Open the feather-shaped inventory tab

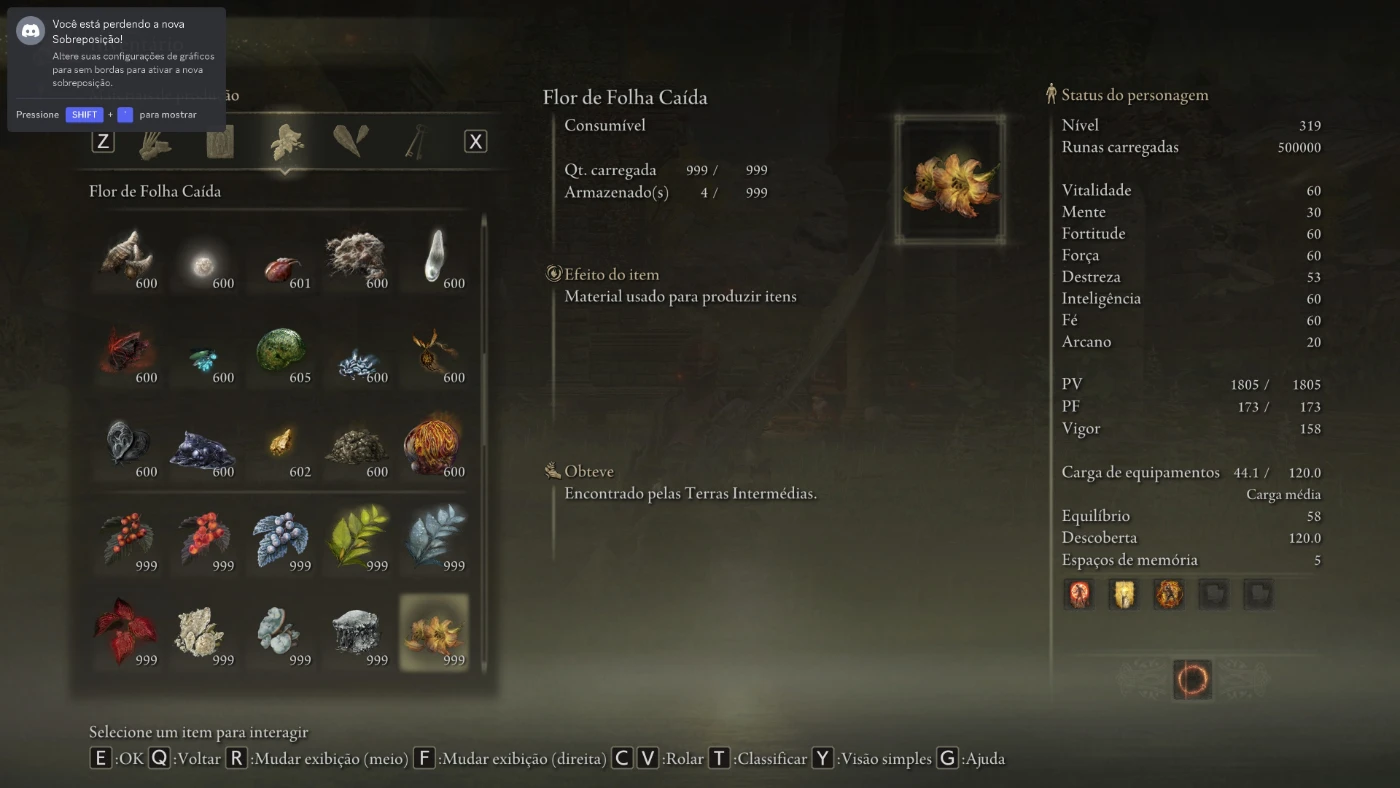coord(351,142)
